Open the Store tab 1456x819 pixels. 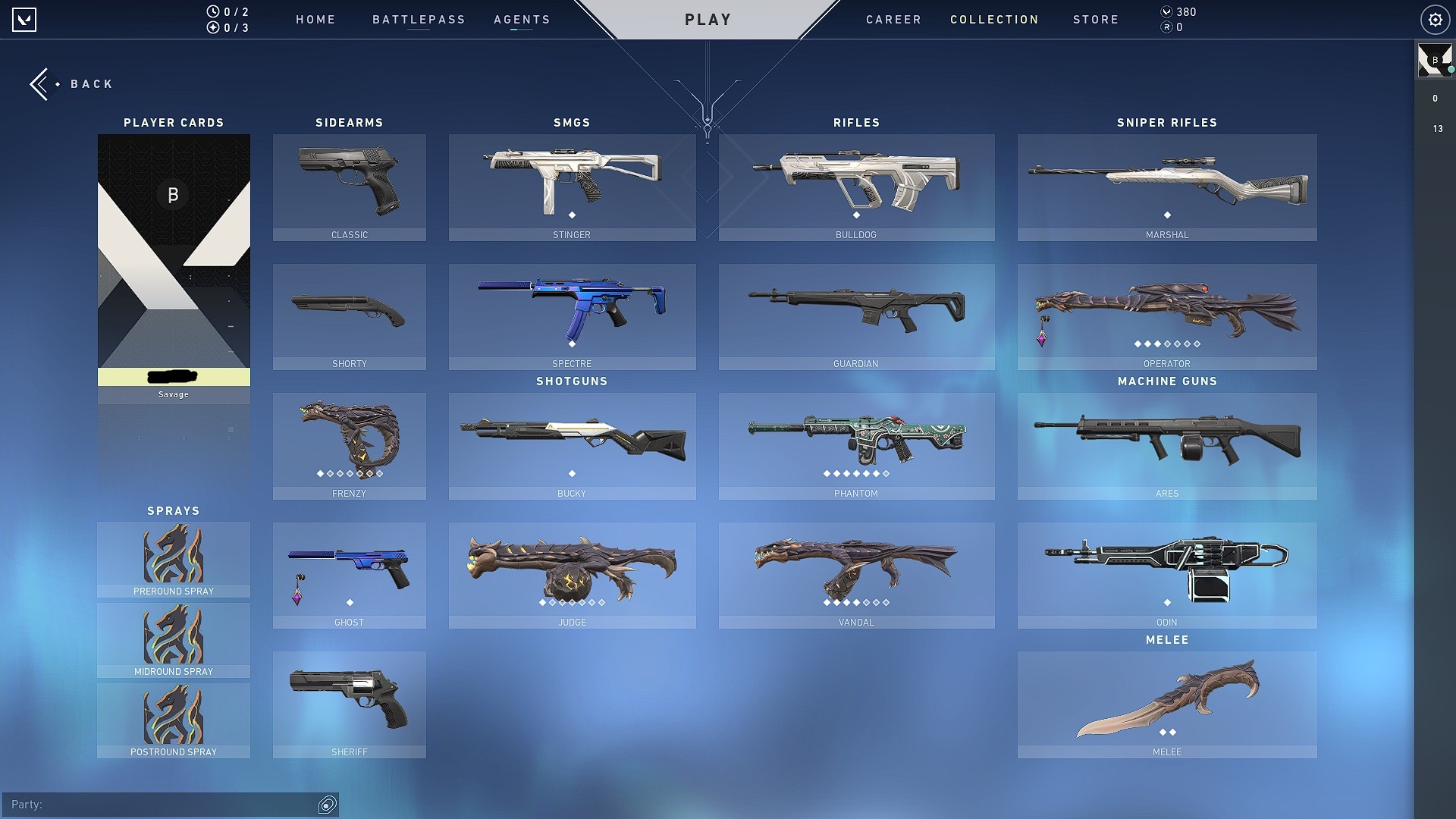pos(1096,20)
